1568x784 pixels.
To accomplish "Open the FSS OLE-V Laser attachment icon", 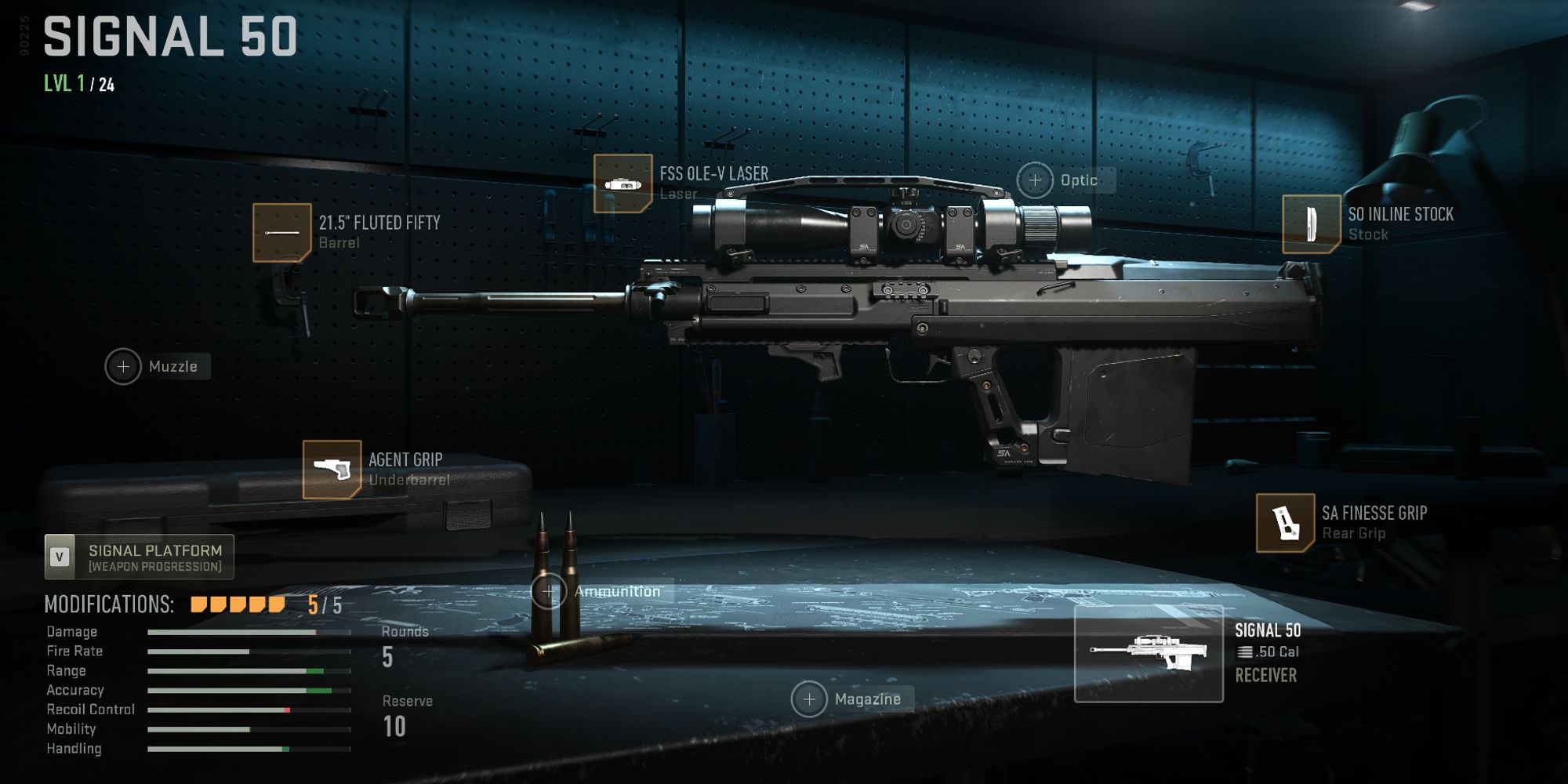I will click(623, 184).
